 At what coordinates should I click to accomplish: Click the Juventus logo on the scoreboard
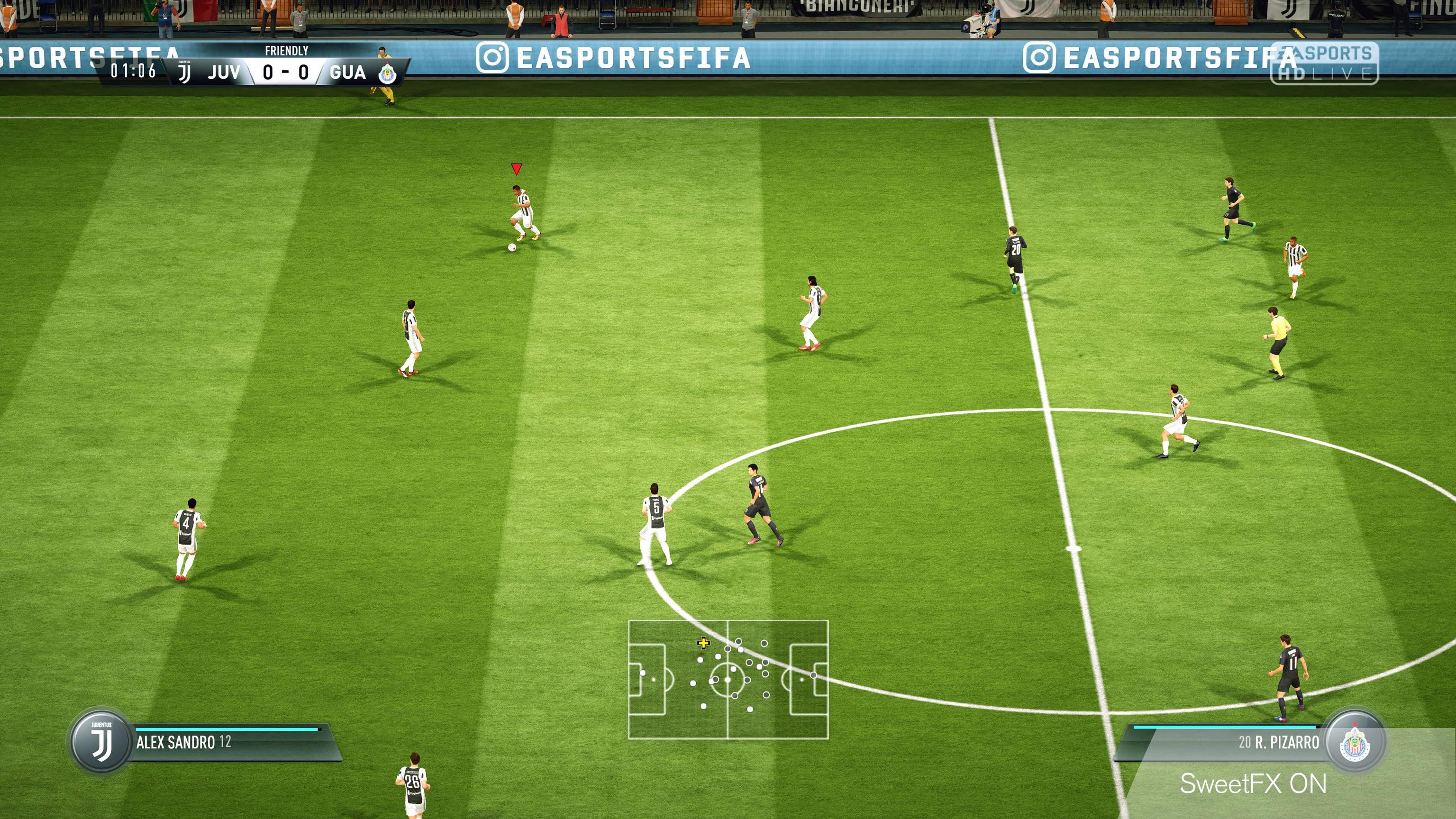pyautogui.click(x=184, y=73)
